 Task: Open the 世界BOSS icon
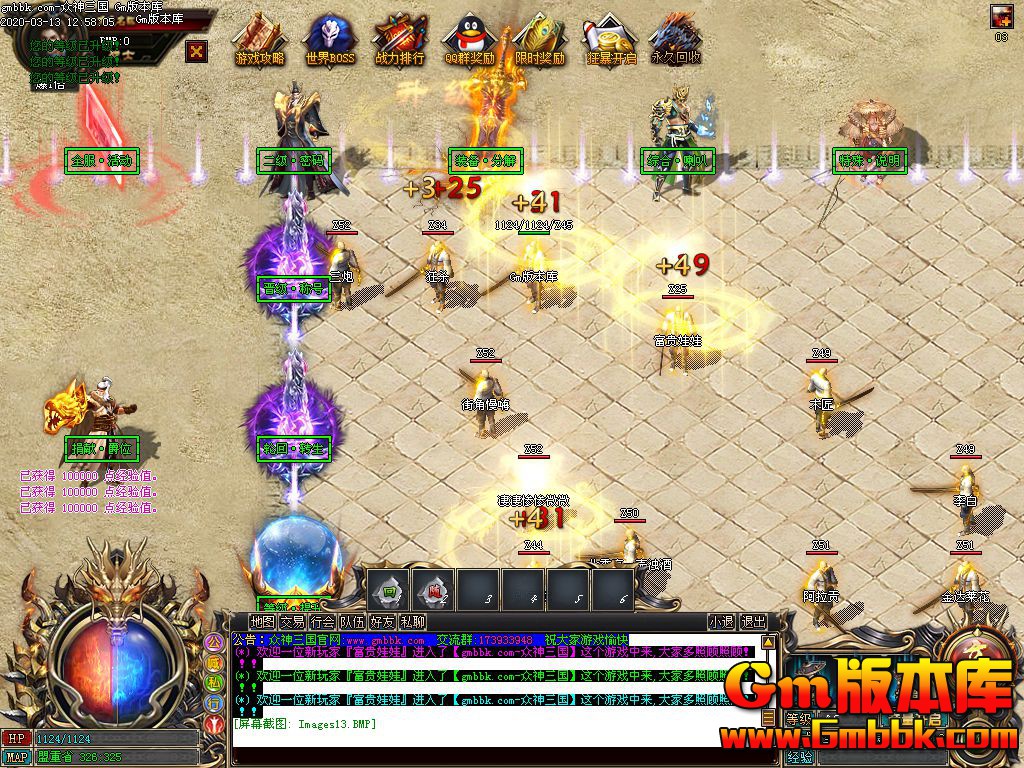point(330,40)
